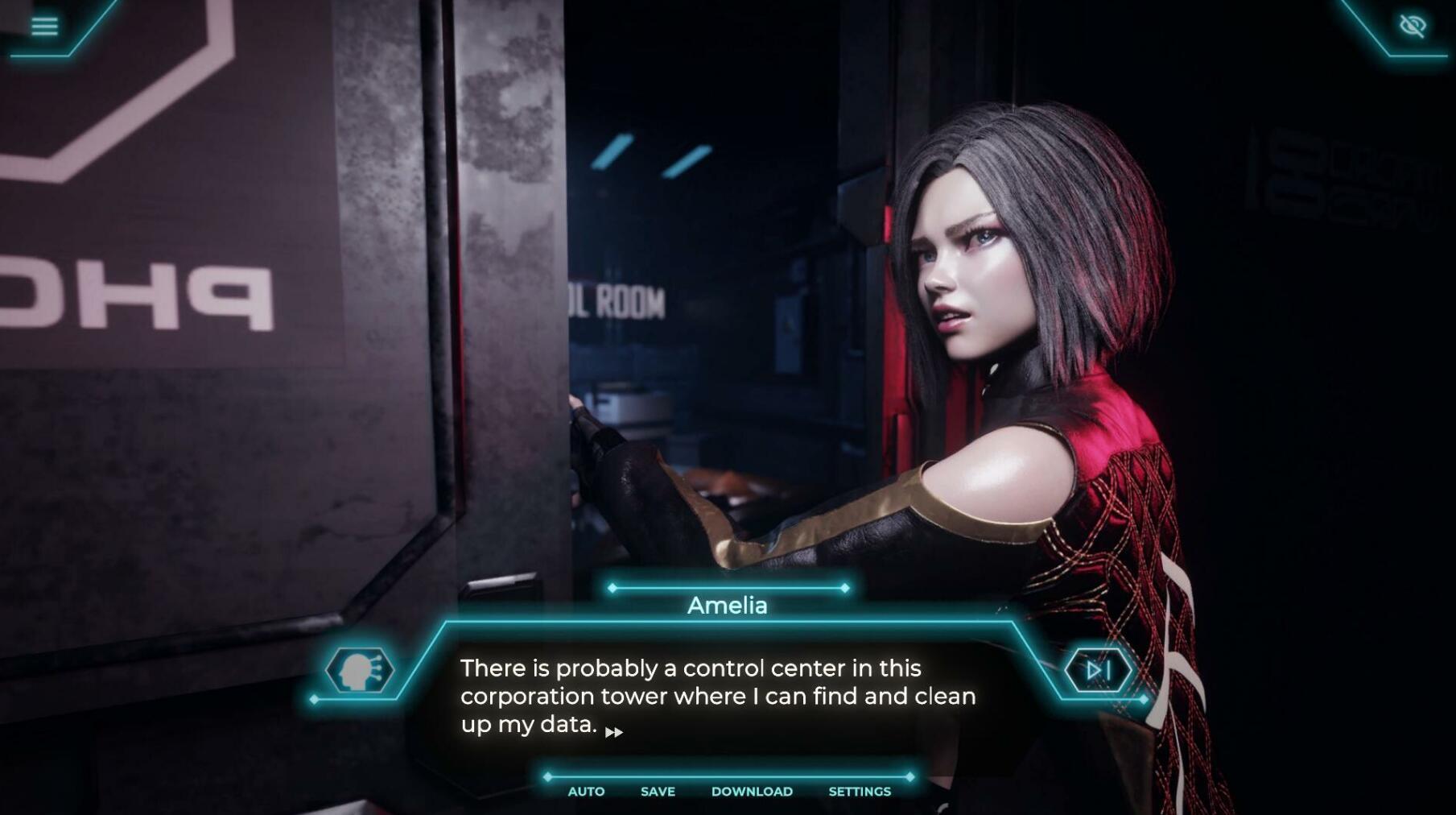Open the dialogue log head icon
Screen dimensions: 1456x815
click(x=359, y=670)
